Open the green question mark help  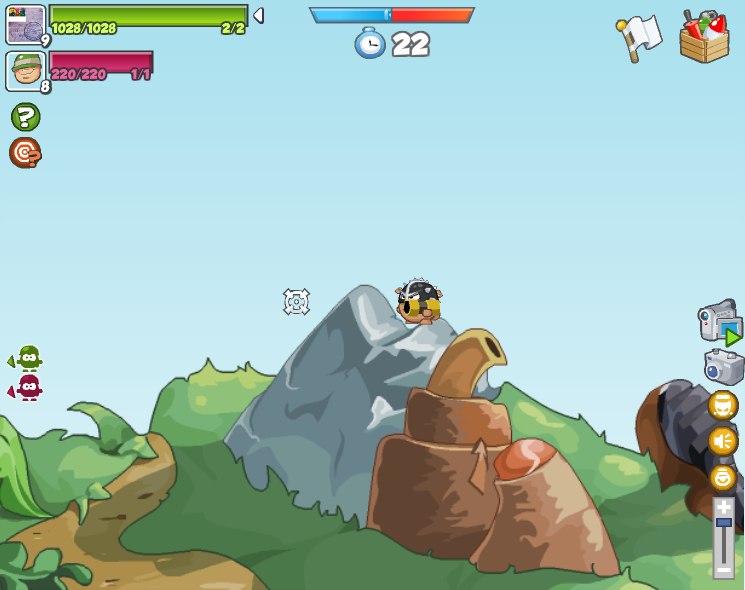pos(25,117)
